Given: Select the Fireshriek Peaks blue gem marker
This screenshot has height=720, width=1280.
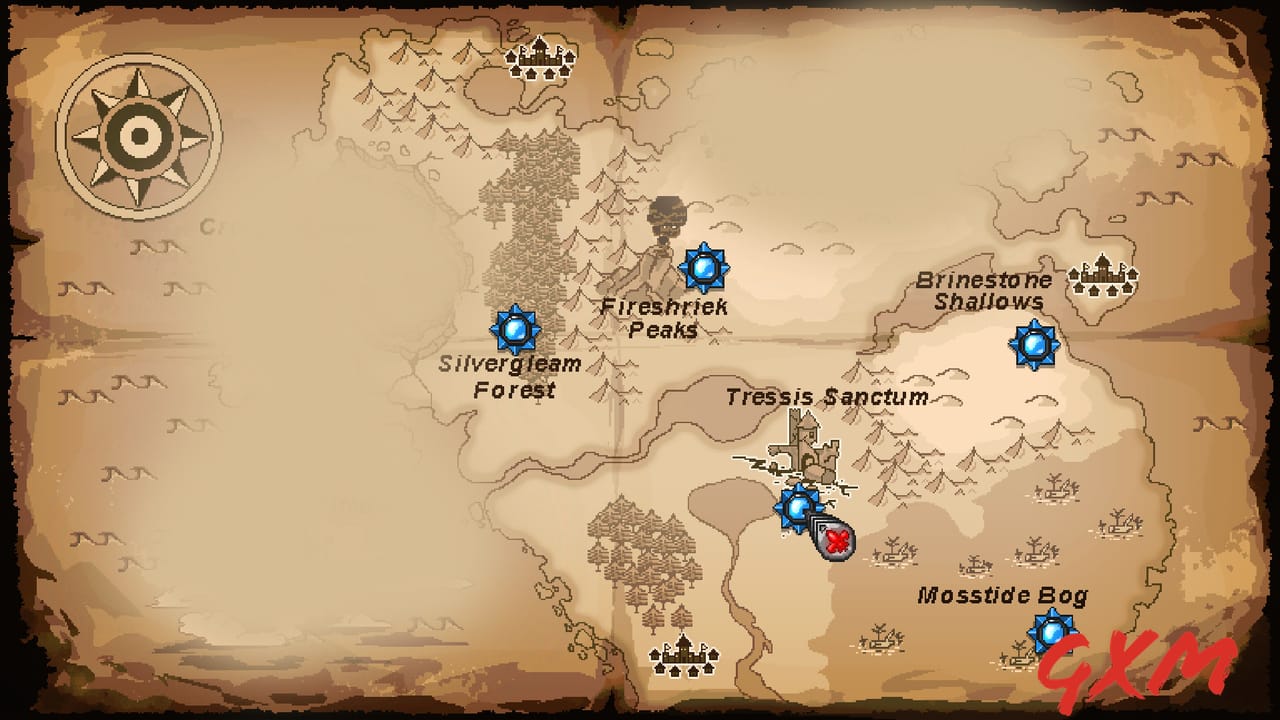Looking at the screenshot, I should (x=706, y=267).
